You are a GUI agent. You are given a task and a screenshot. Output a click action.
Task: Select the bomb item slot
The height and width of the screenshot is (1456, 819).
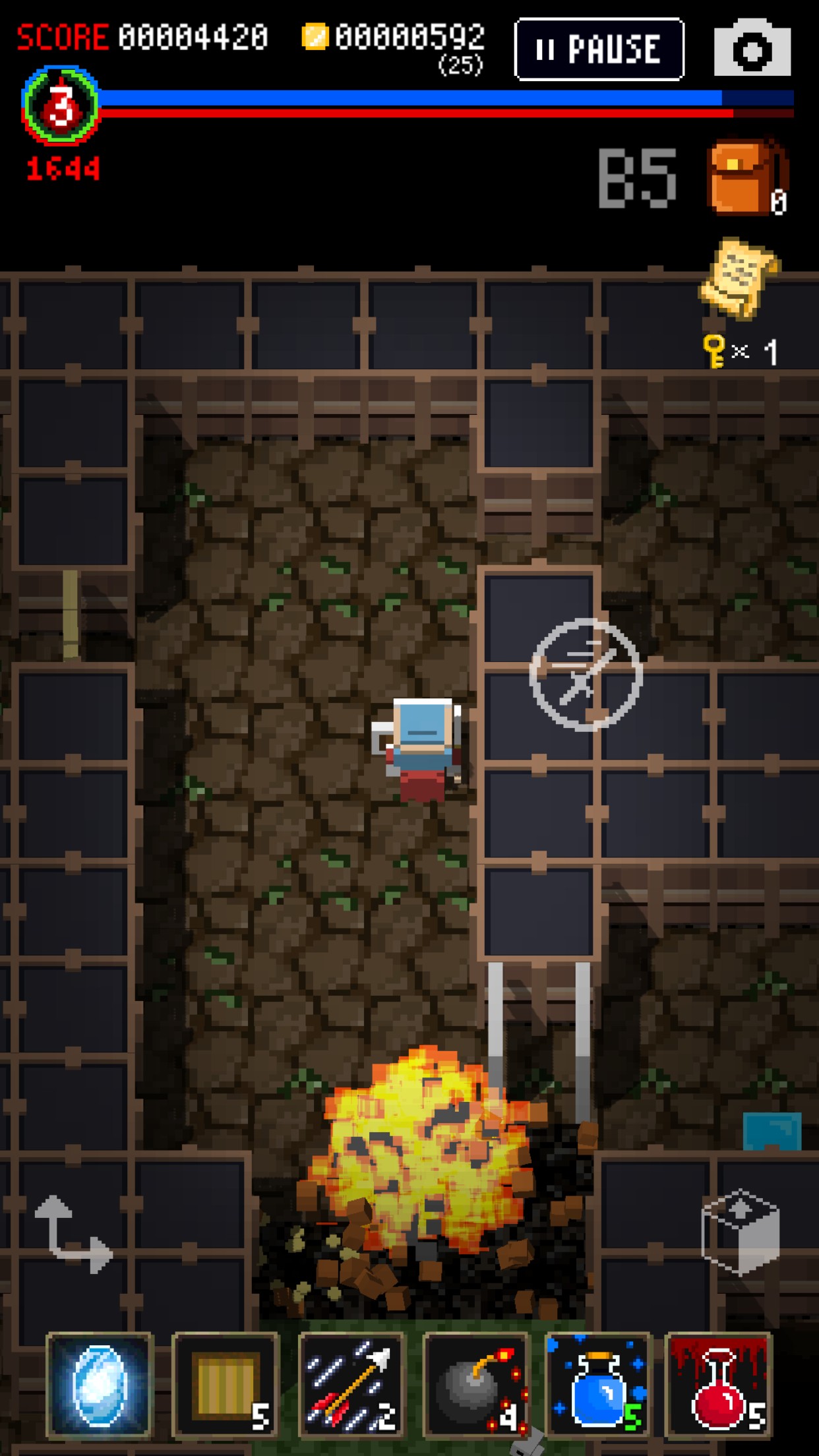coord(477,1385)
